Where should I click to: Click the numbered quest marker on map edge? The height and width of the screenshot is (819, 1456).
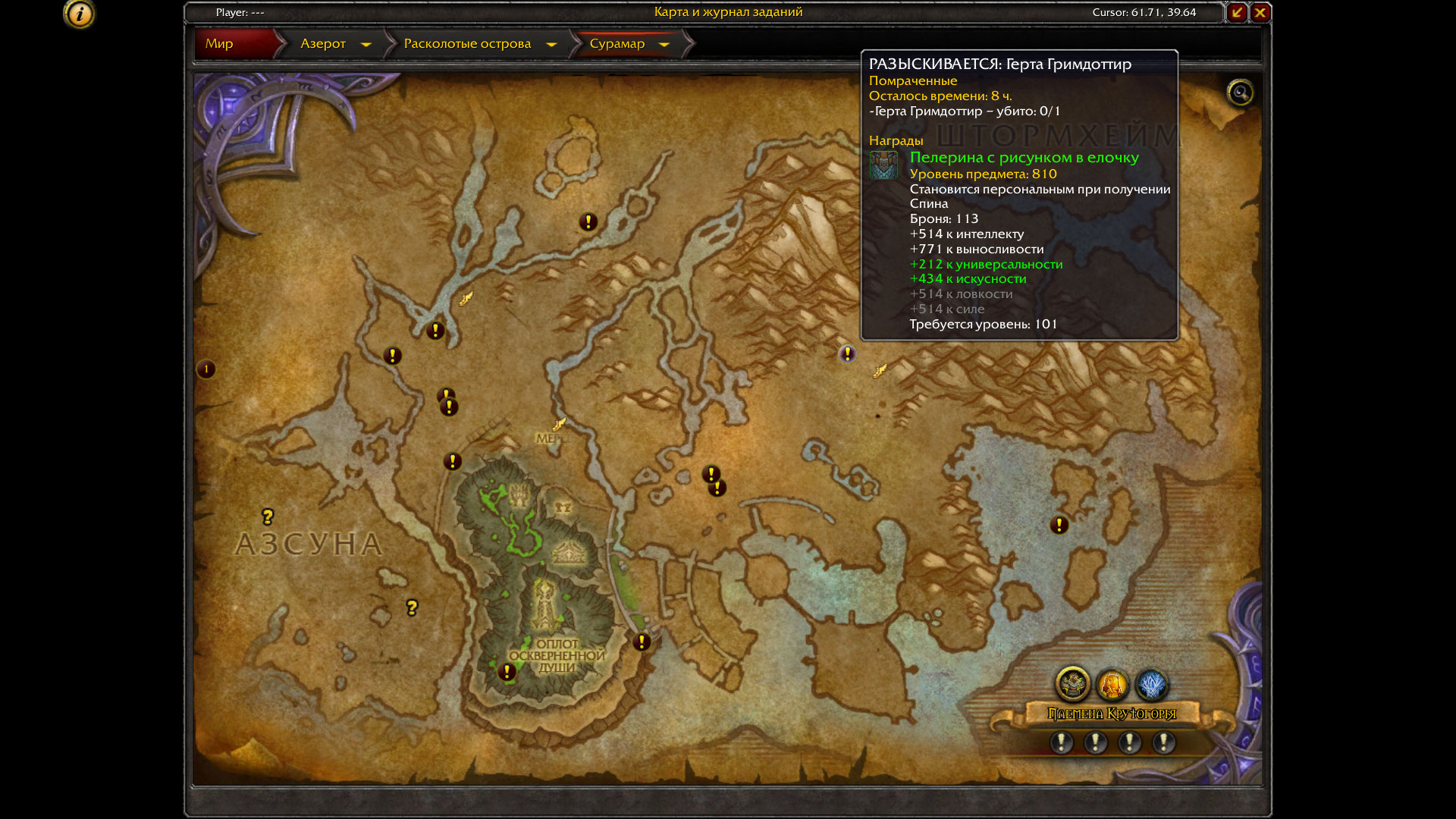pos(206,369)
